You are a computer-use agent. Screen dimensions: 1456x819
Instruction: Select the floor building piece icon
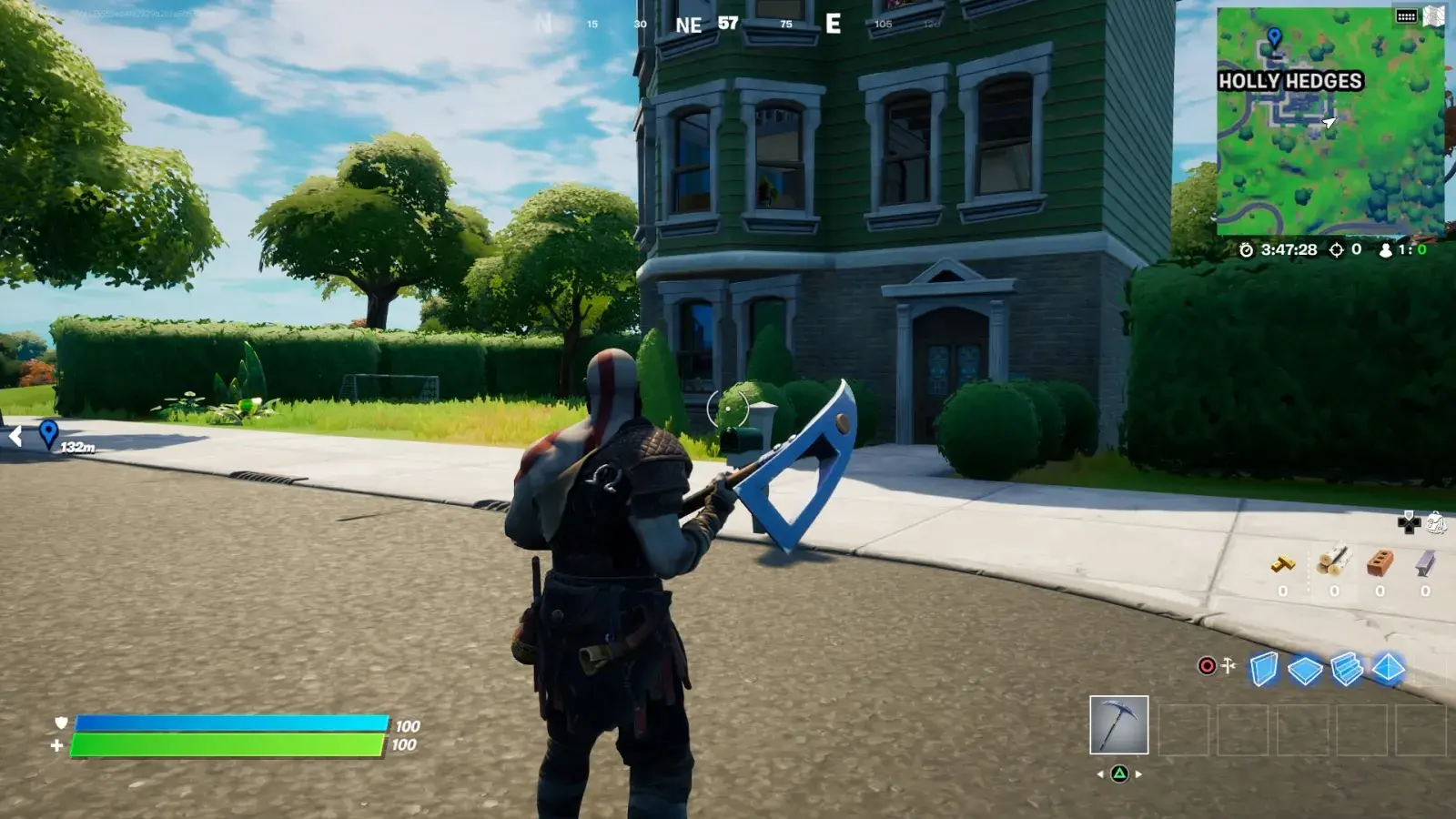pos(1304,668)
